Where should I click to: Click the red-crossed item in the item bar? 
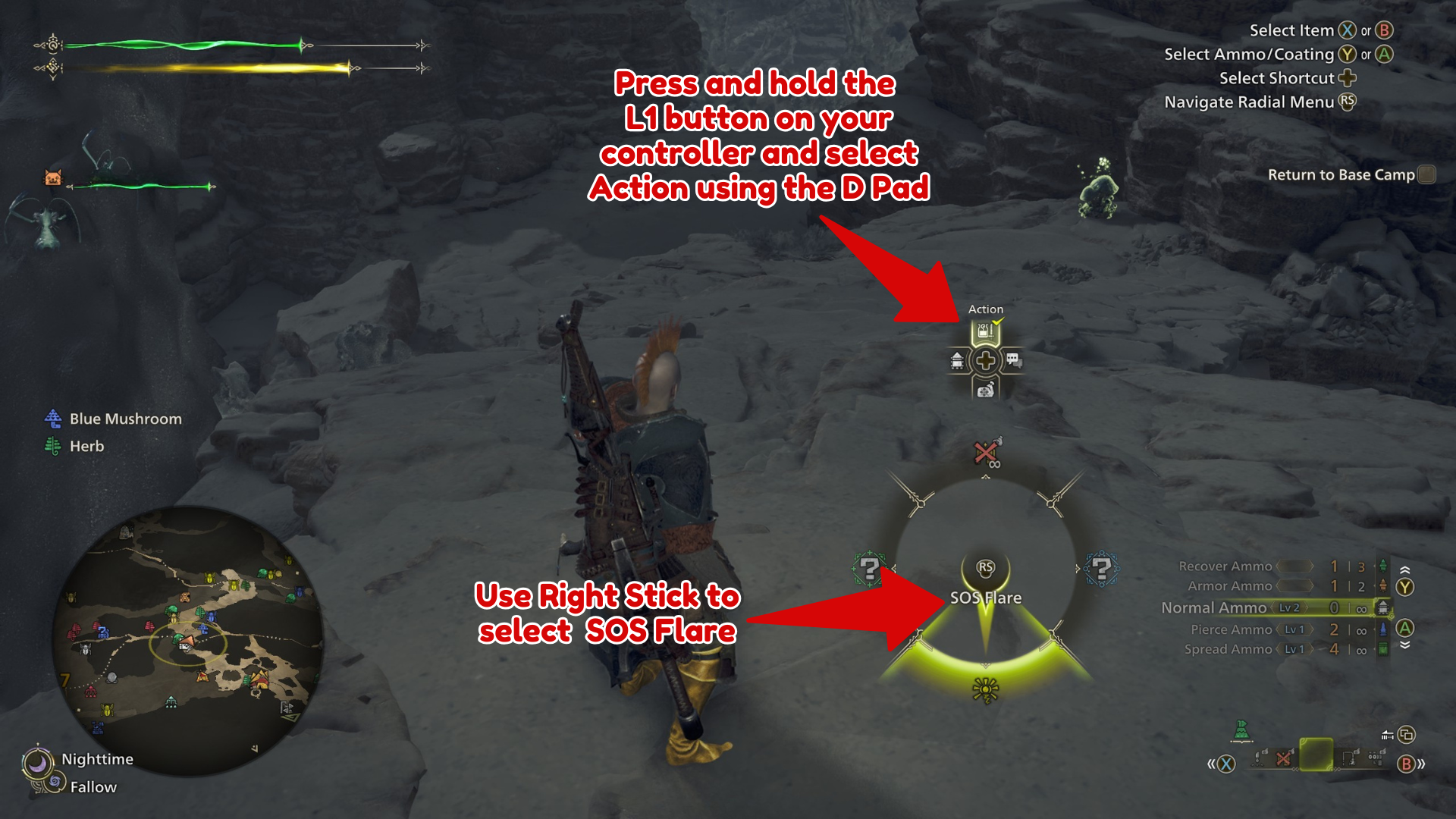coord(1283,760)
